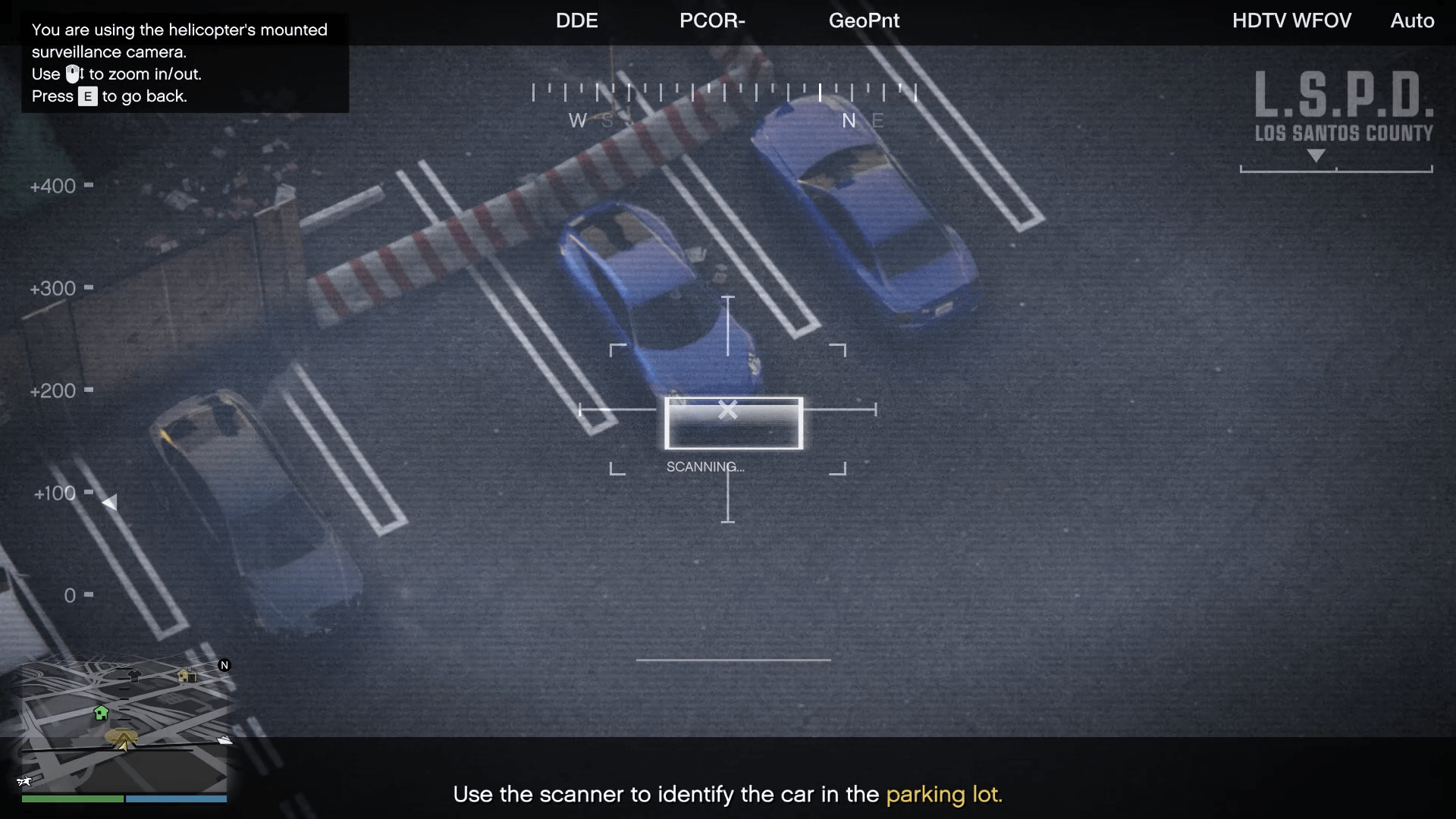1456x819 pixels.
Task: Click the green health bar under the minimap
Action: [72, 799]
